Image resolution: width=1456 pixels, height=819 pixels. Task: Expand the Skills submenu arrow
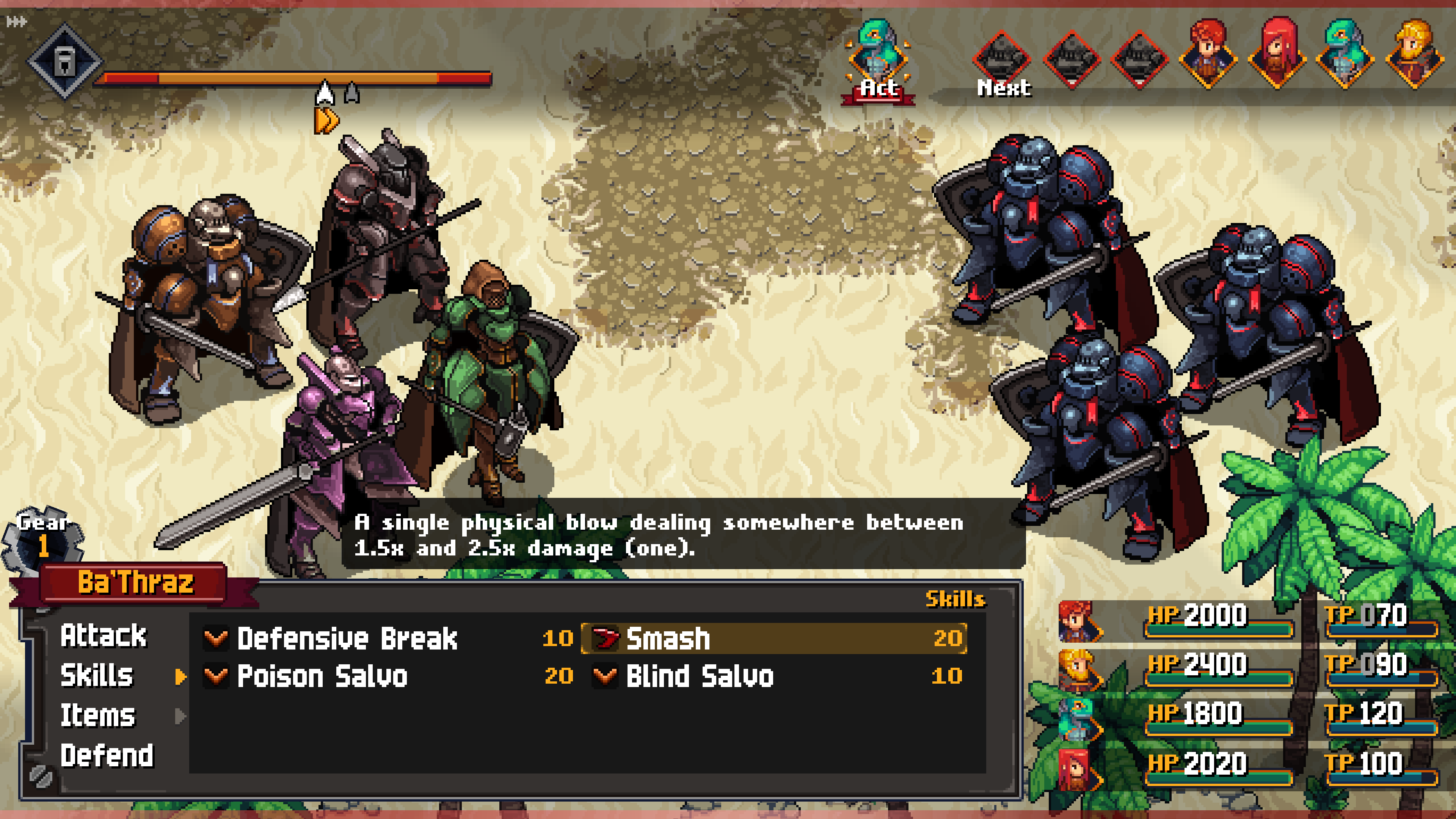point(180,677)
